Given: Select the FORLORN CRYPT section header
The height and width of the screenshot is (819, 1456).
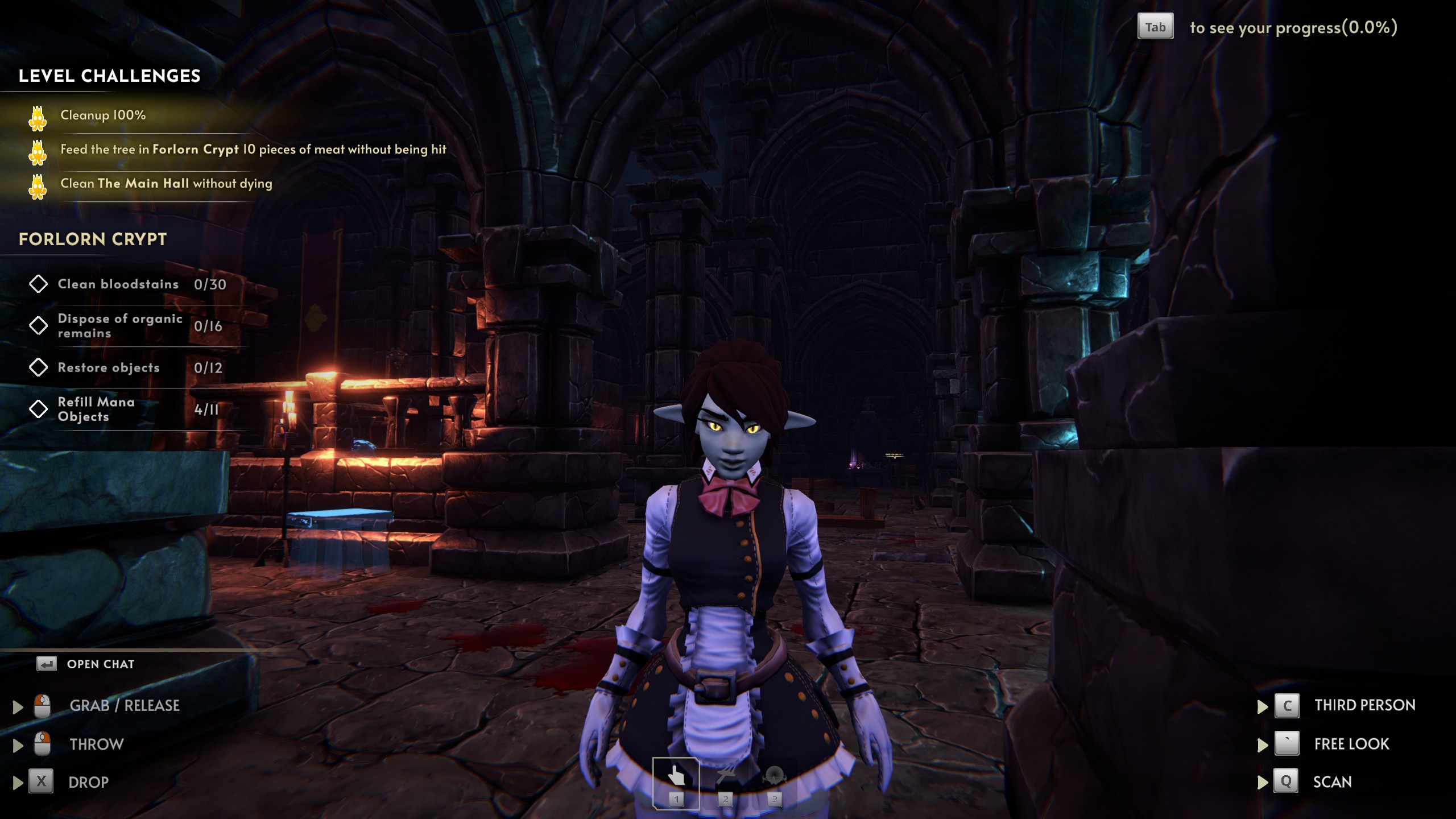Looking at the screenshot, I should click(93, 239).
